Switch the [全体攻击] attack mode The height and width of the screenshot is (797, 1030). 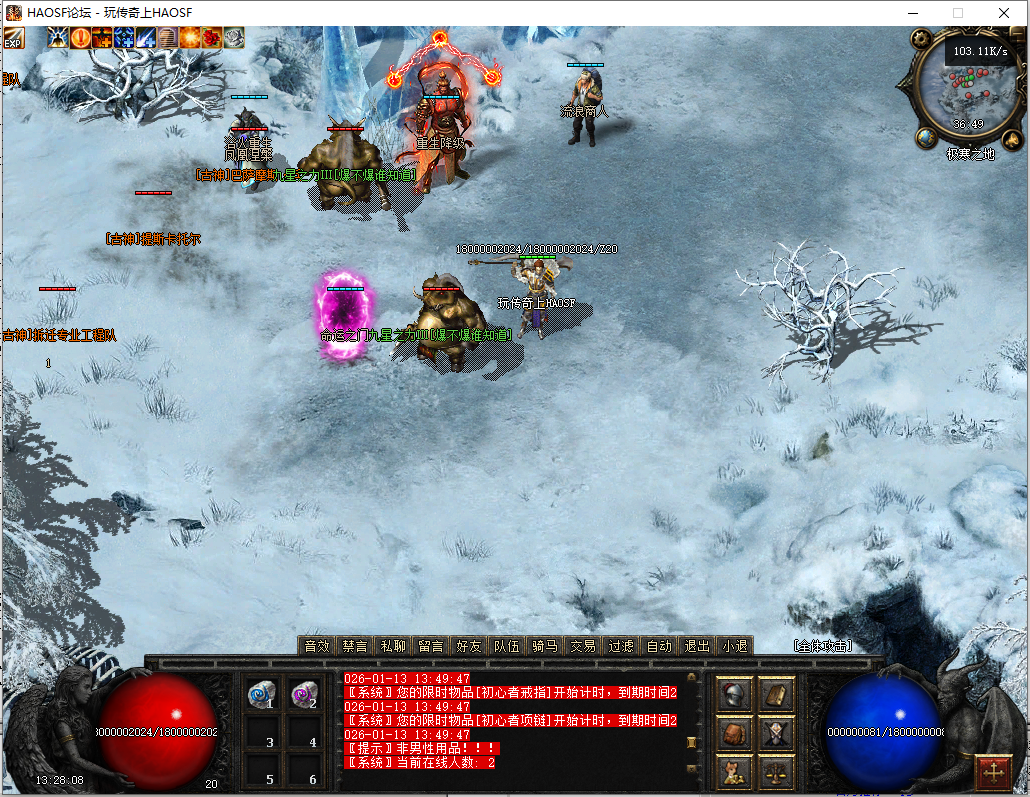[x=822, y=646]
